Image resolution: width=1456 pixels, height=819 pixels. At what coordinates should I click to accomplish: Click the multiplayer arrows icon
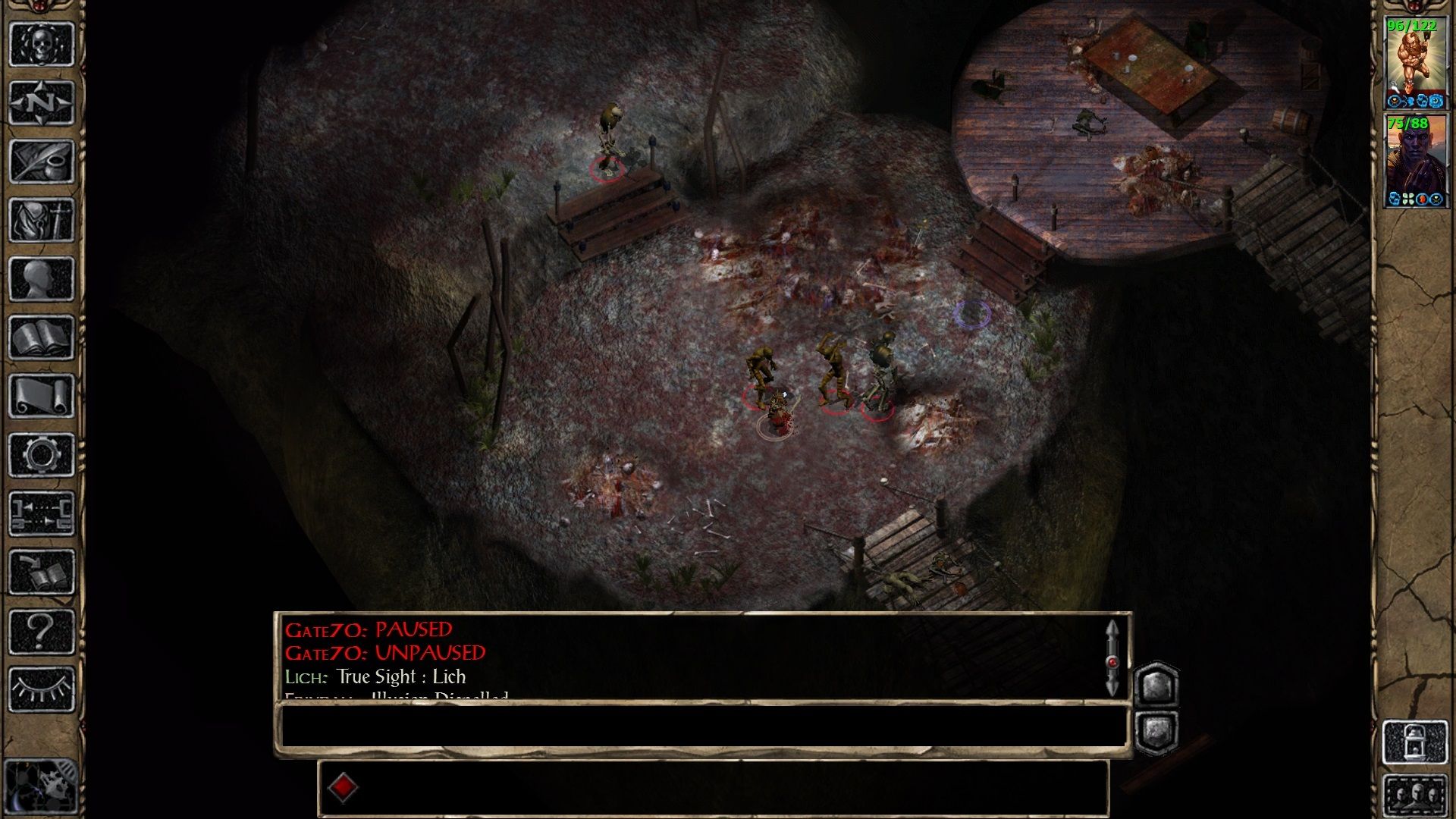(x=41, y=513)
